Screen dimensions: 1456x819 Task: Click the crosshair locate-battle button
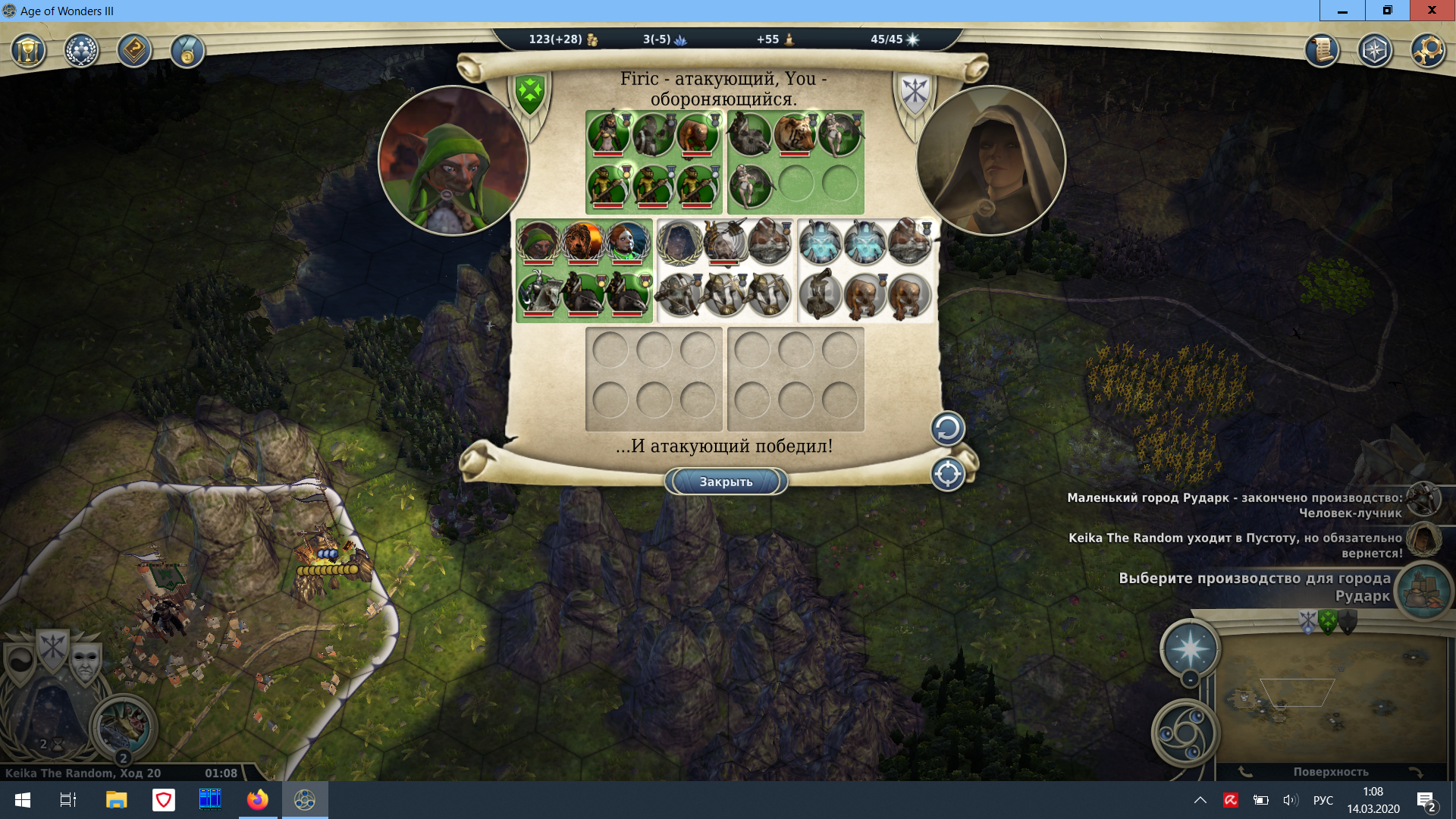point(947,475)
